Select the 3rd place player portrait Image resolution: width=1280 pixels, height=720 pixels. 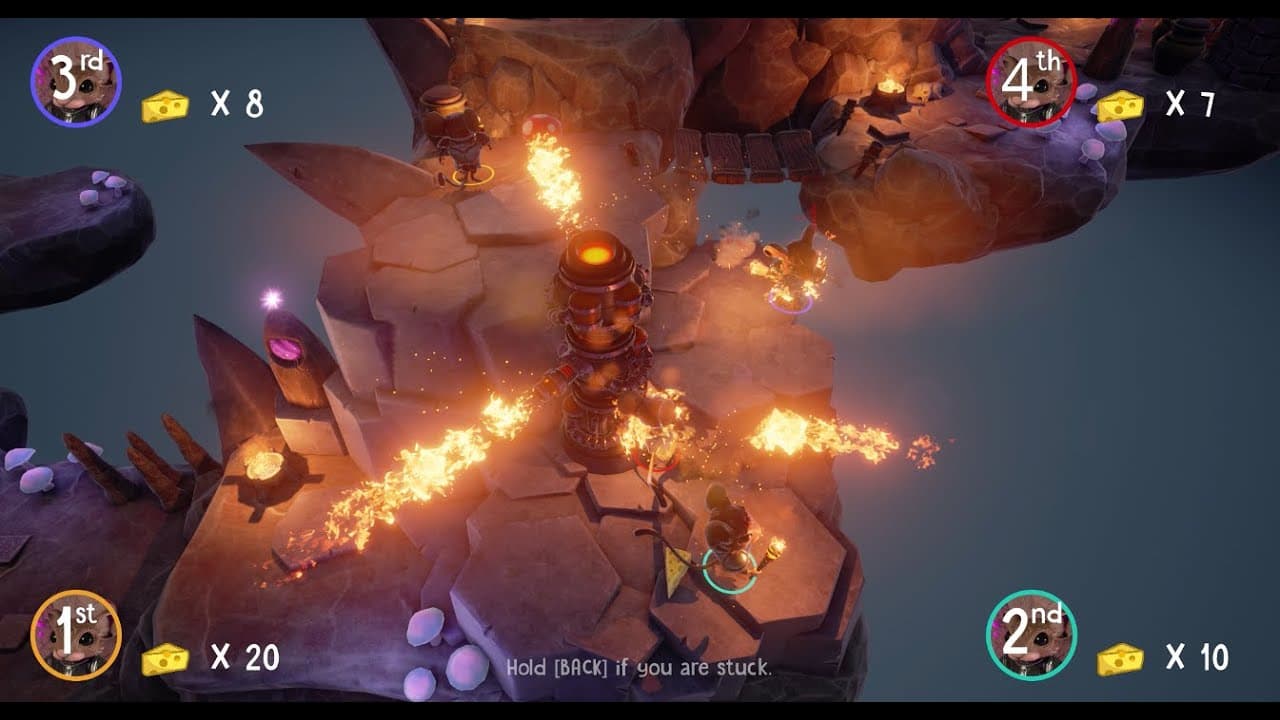click(76, 82)
